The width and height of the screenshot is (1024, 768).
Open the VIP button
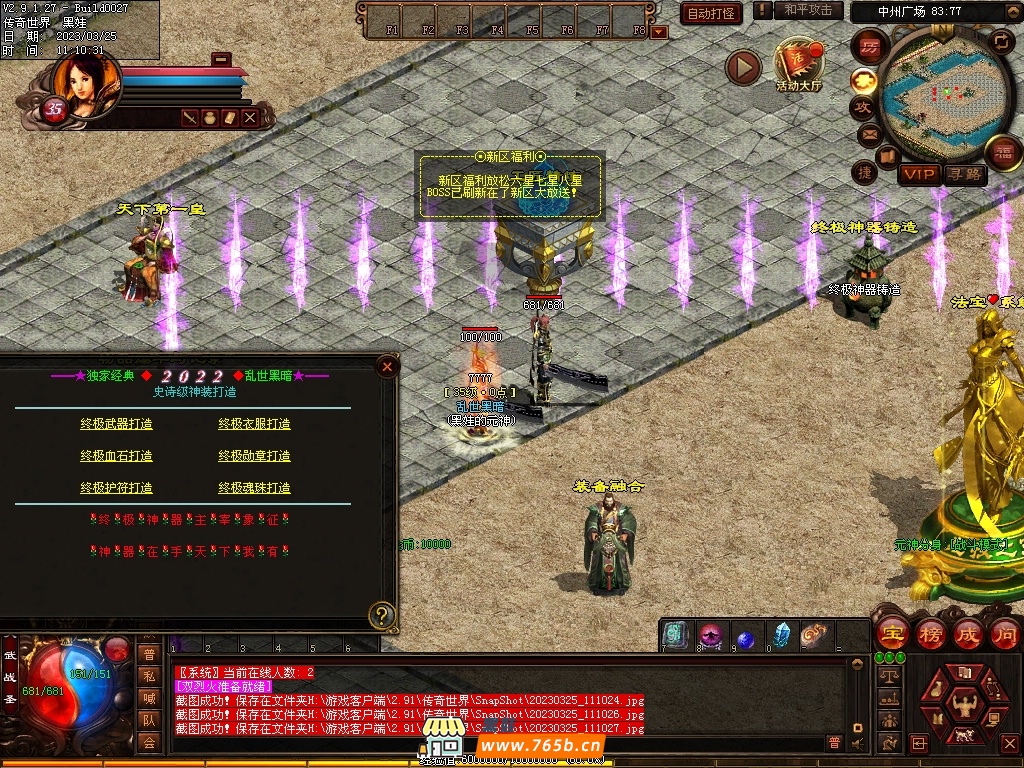point(917,174)
